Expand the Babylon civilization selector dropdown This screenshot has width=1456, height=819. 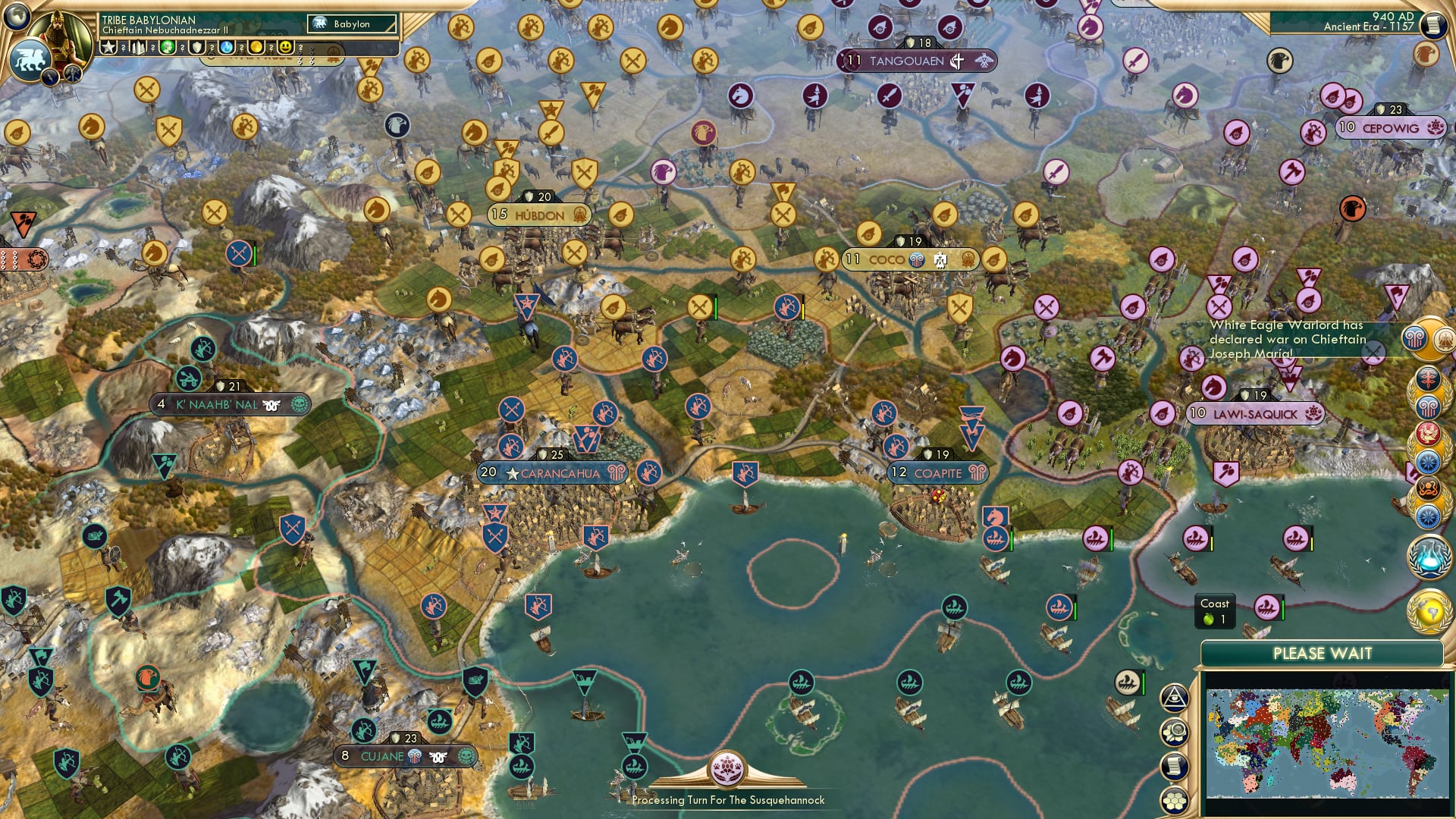pyautogui.click(x=353, y=24)
